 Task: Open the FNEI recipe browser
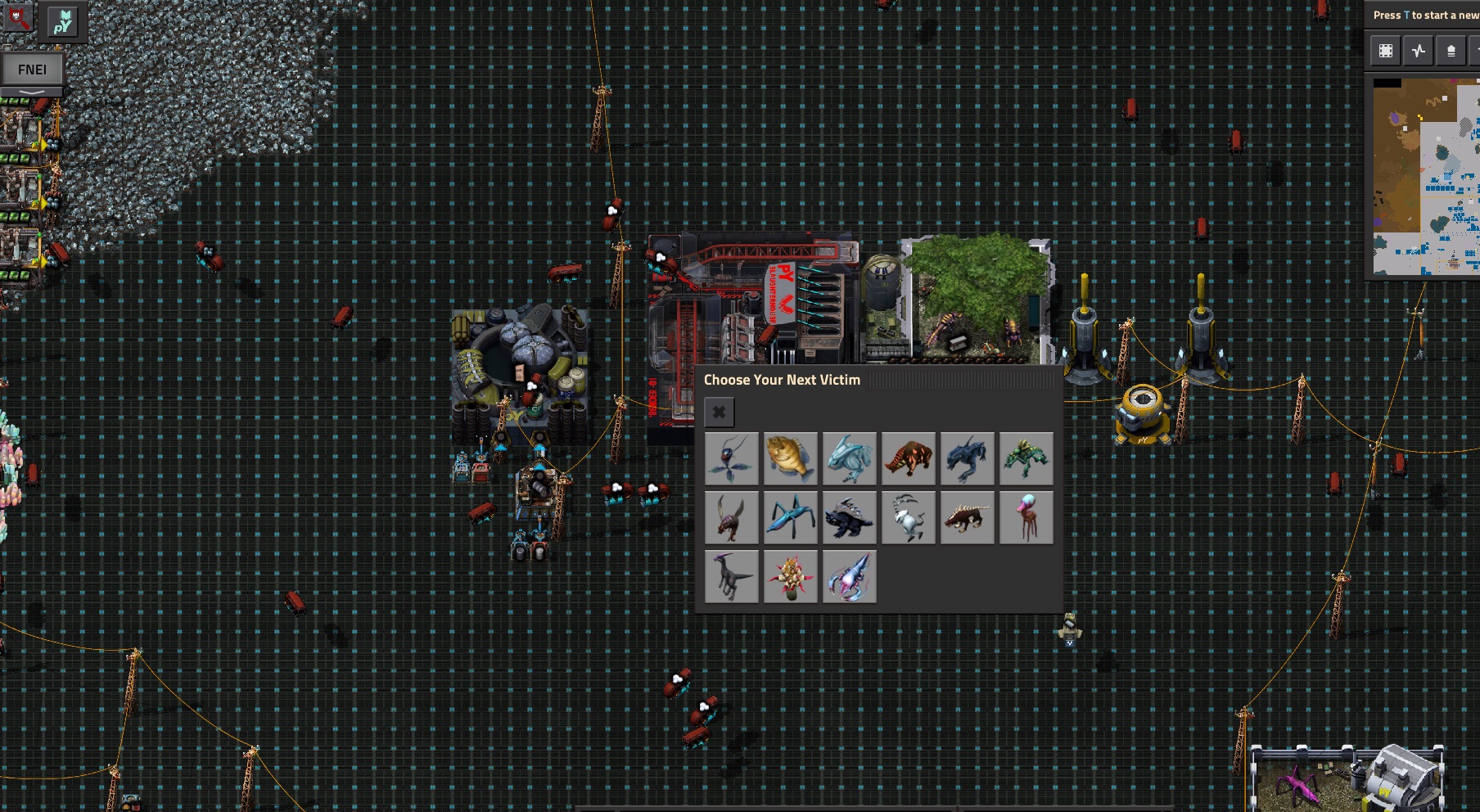tap(33, 70)
